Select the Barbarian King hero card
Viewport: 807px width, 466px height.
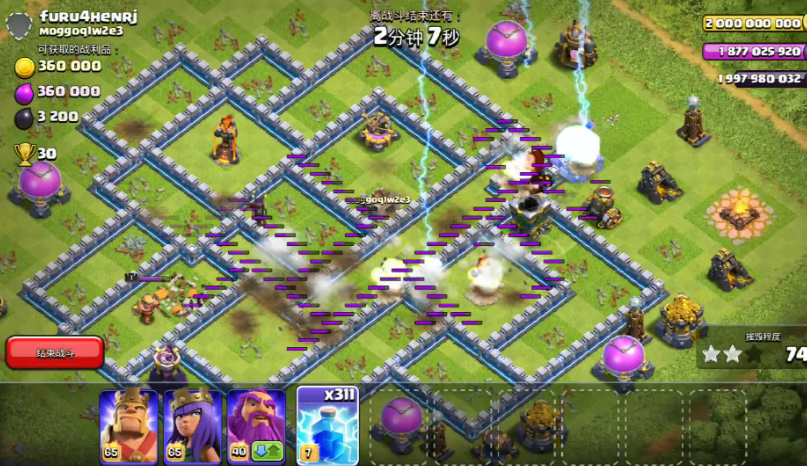pyautogui.click(x=129, y=425)
